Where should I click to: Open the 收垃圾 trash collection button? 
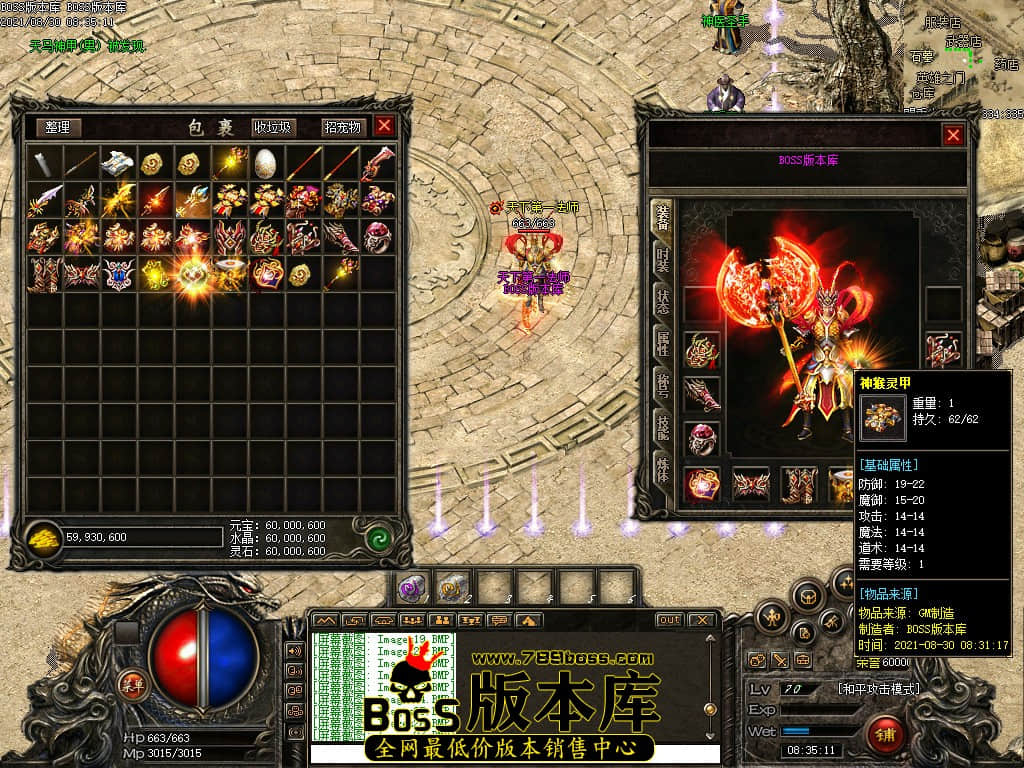click(272, 127)
